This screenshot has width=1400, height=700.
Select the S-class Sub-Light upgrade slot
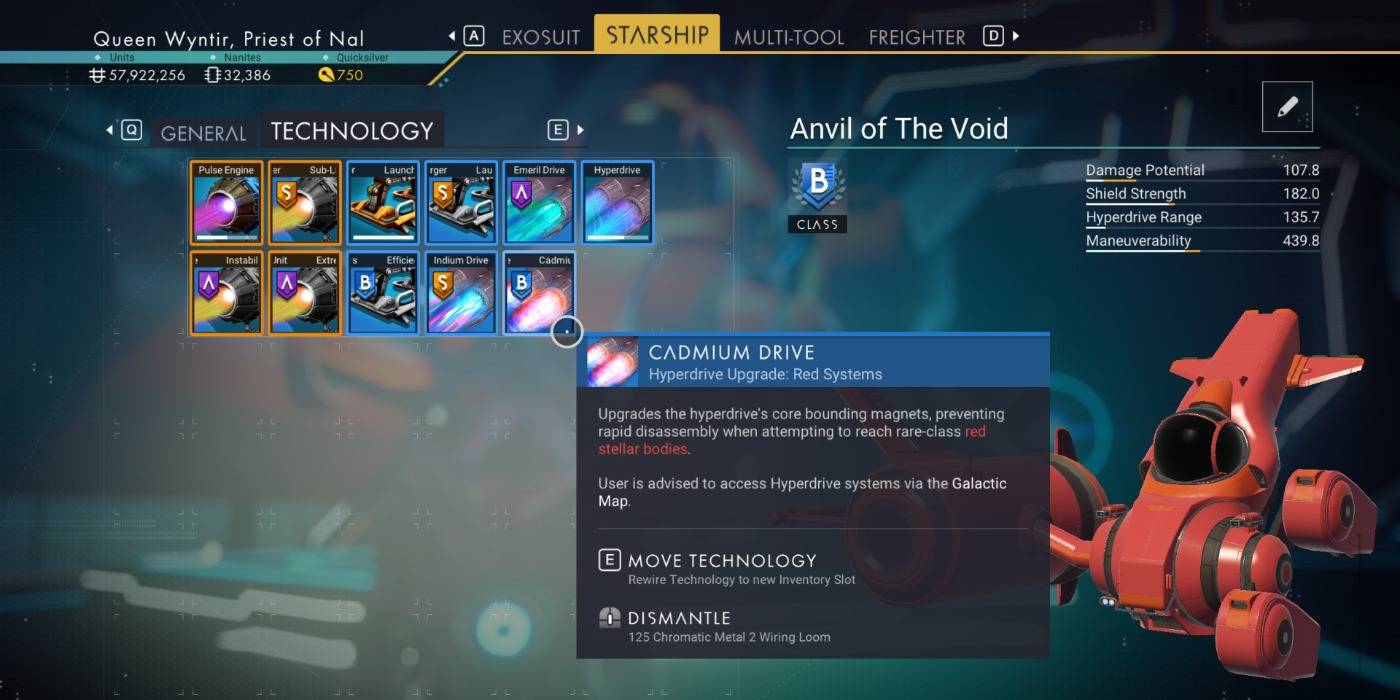coord(305,203)
